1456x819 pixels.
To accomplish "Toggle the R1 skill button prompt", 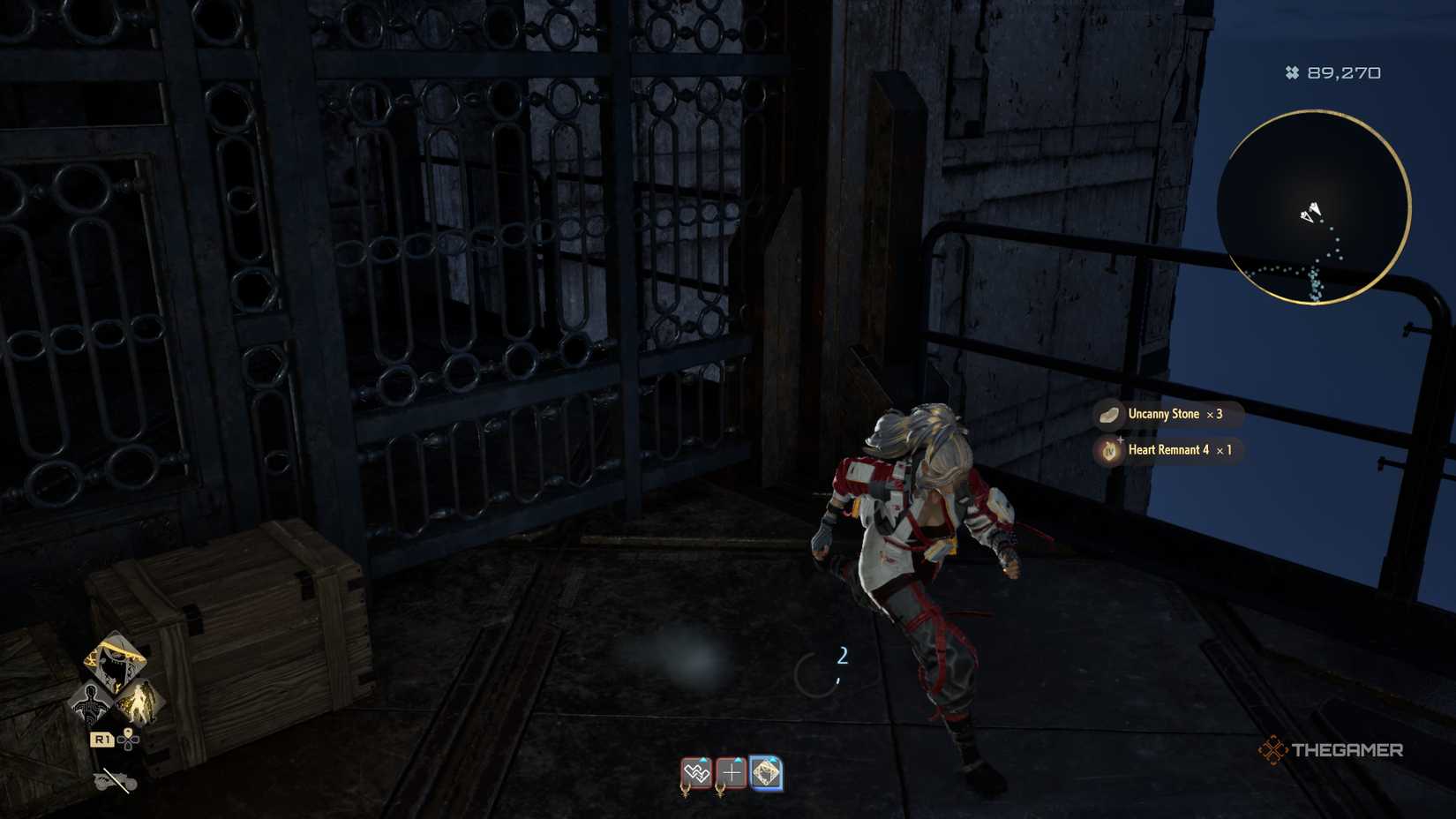I will point(103,740).
